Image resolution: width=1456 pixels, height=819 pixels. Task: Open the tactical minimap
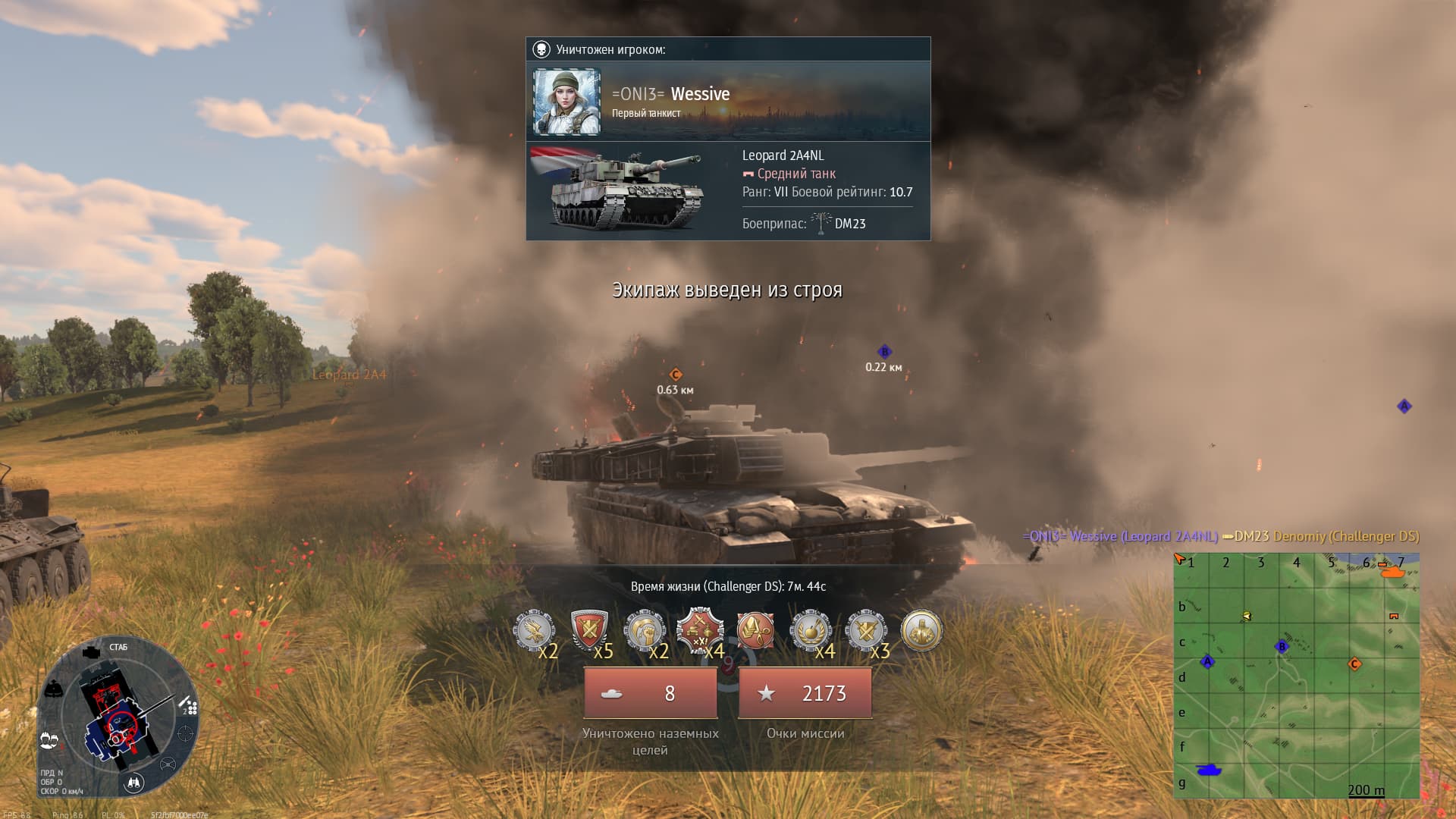pos(1296,676)
